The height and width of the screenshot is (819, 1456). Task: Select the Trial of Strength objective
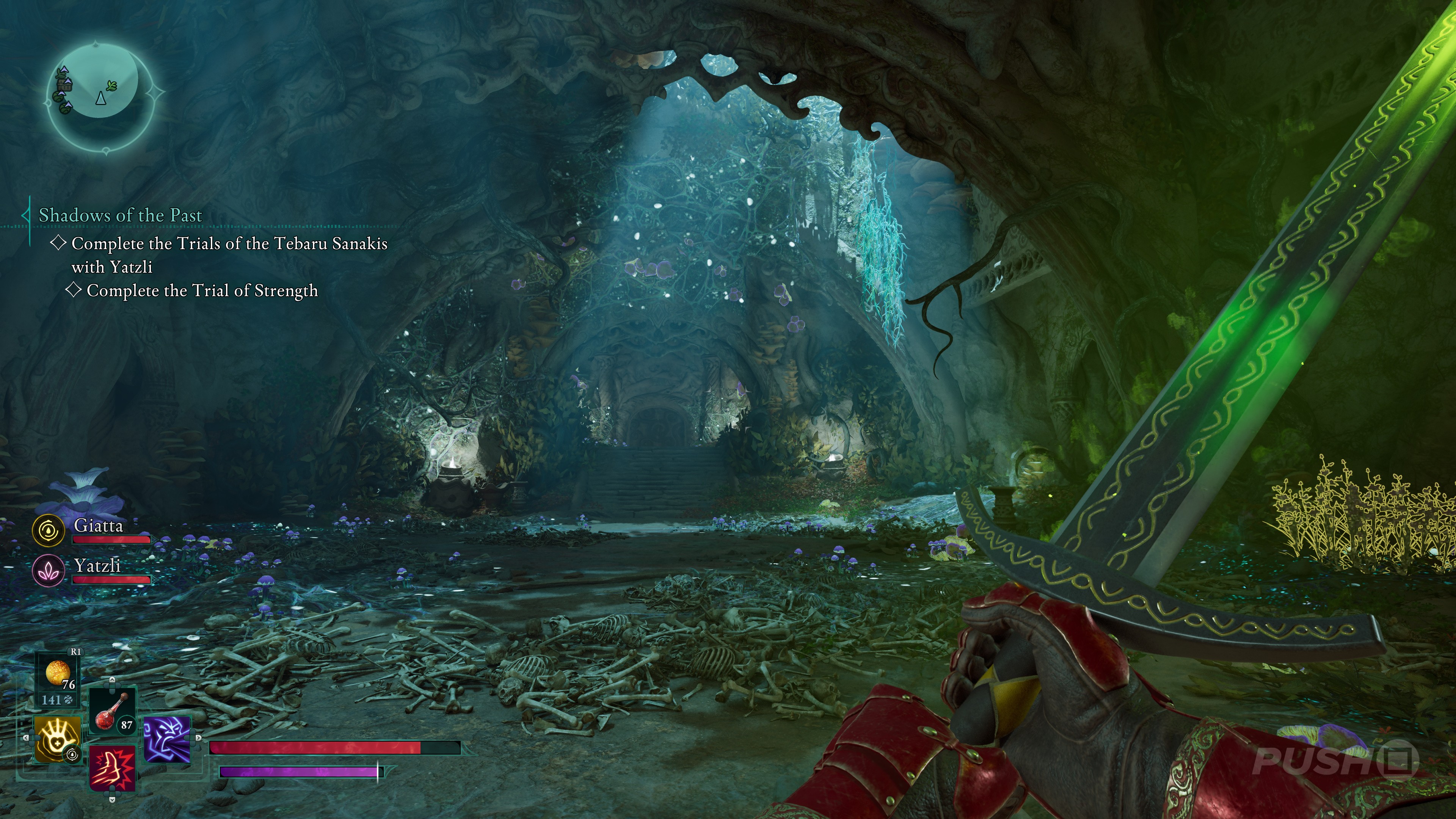tap(202, 290)
